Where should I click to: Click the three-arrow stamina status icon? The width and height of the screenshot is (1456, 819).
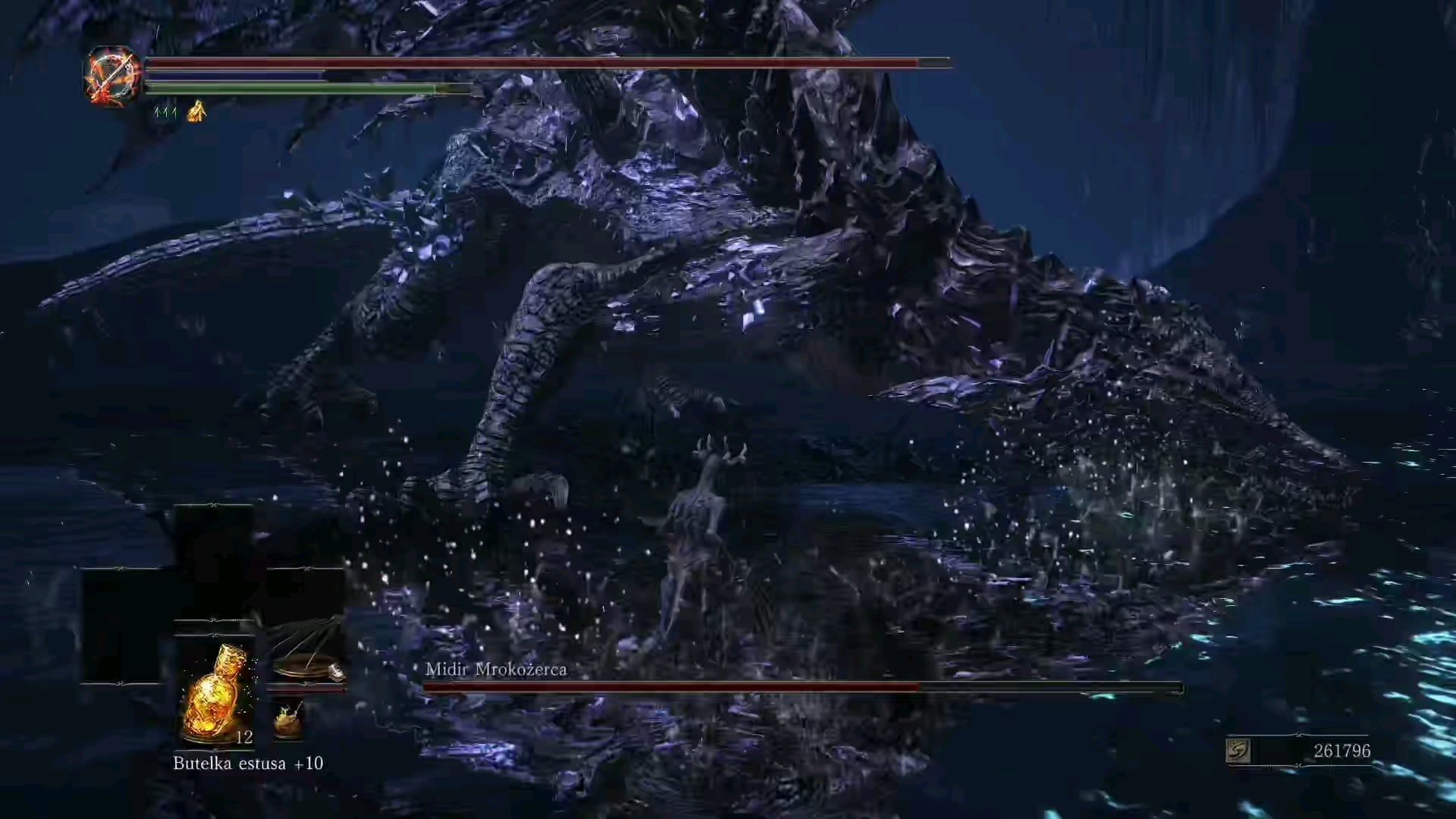165,112
